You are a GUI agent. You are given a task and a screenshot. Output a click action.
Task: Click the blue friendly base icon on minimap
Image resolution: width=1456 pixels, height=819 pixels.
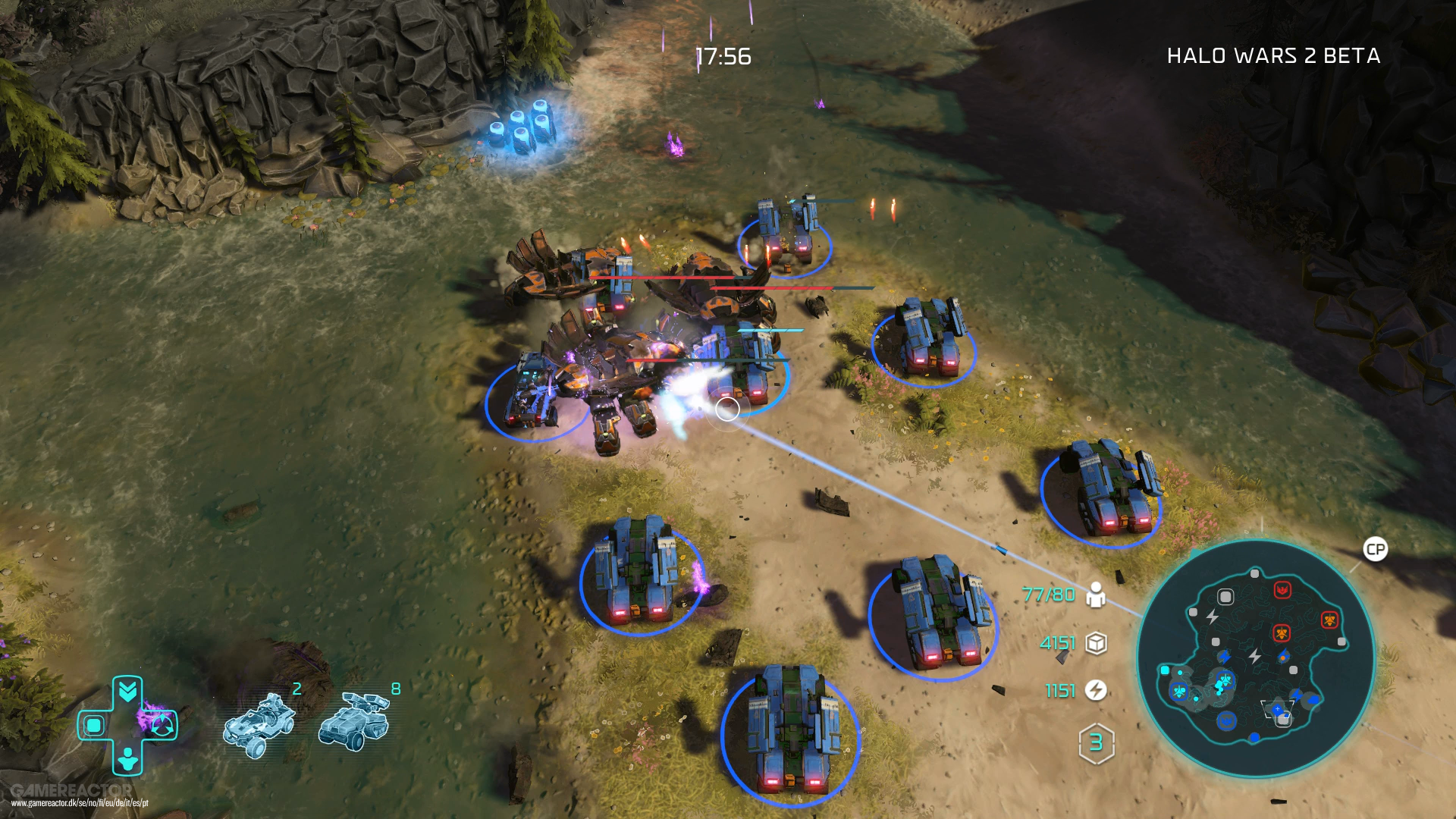(x=1226, y=720)
